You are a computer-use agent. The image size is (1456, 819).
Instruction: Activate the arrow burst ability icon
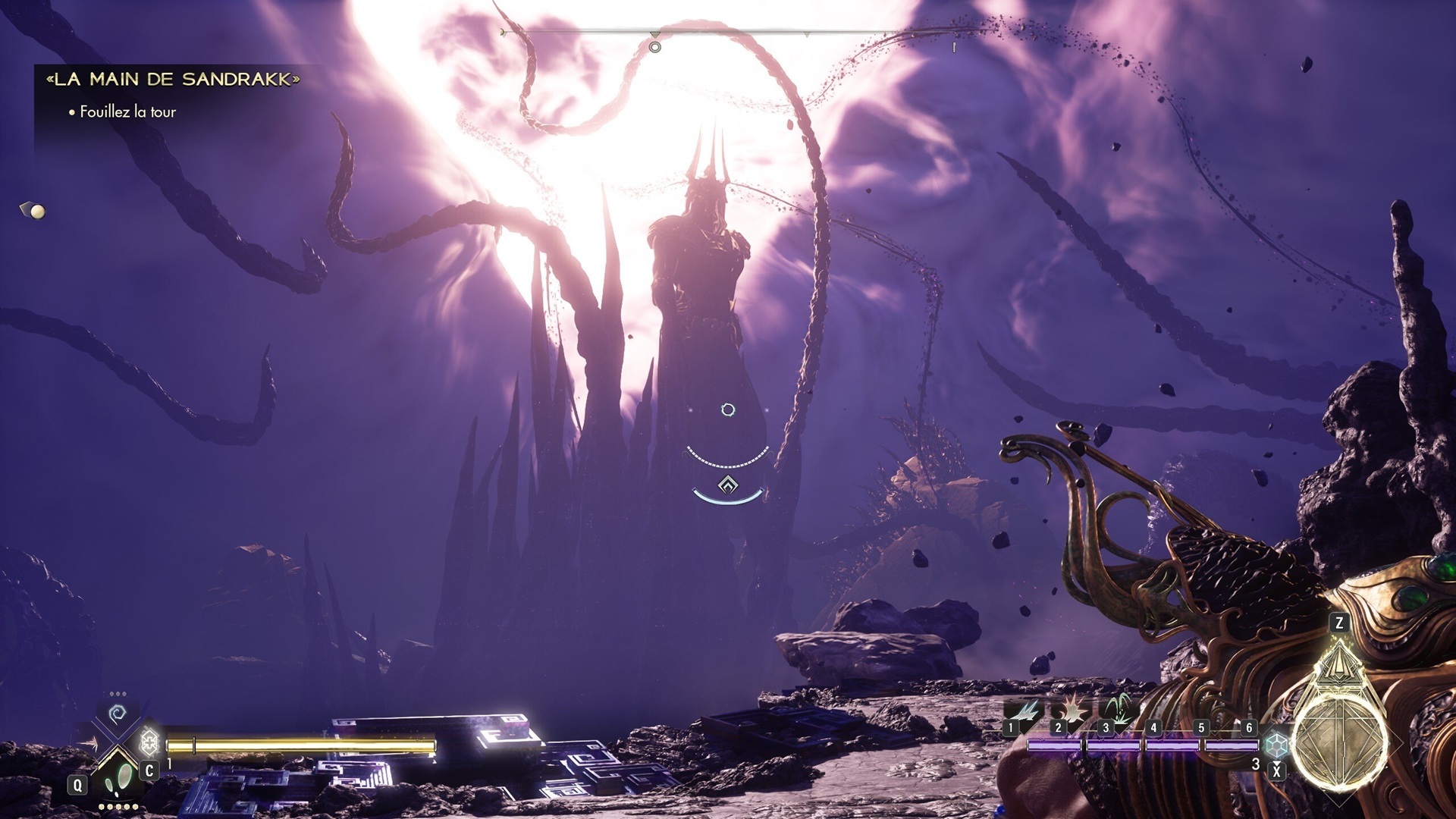89,743
